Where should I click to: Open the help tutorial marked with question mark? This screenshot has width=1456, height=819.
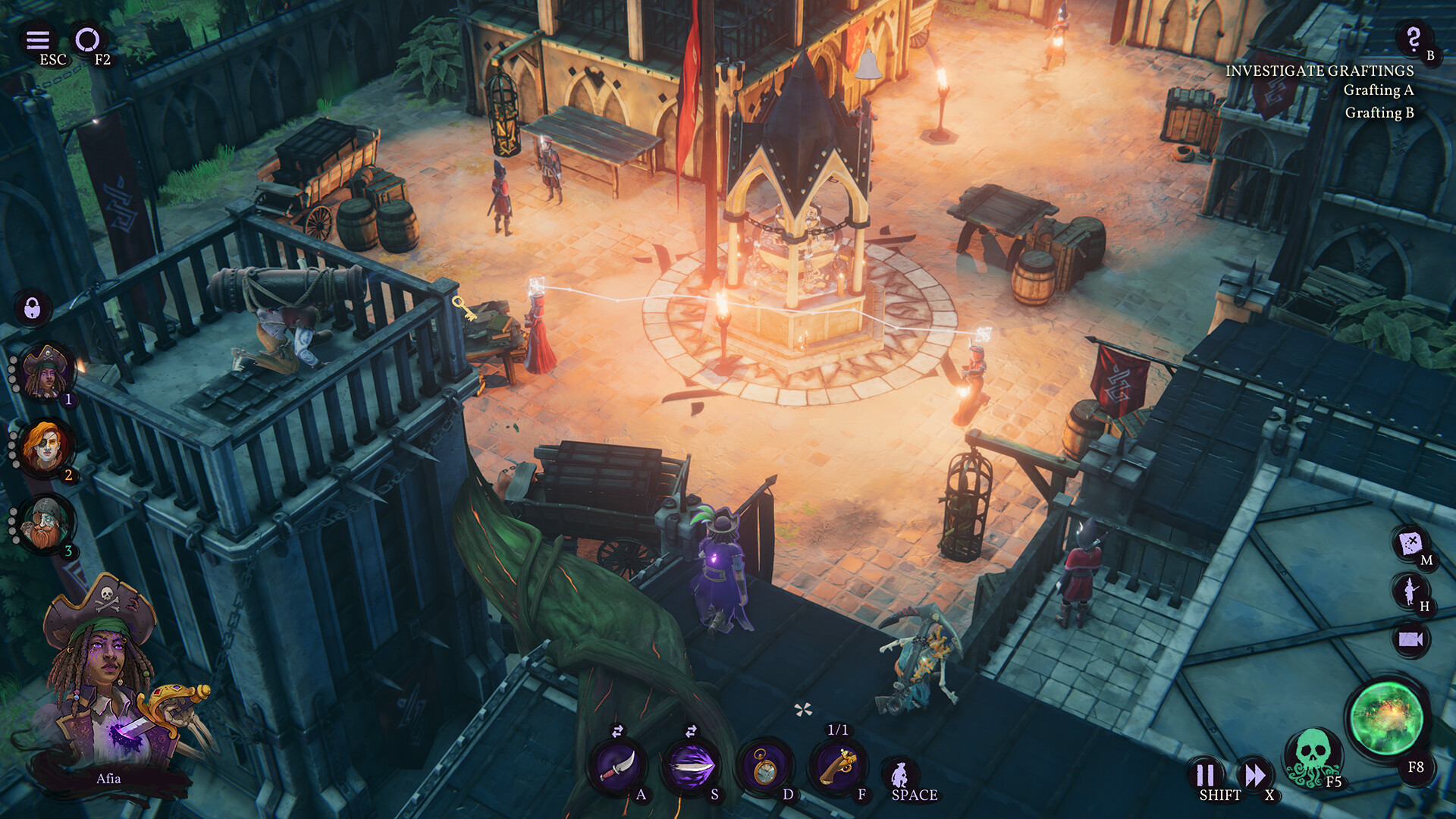[x=1412, y=39]
